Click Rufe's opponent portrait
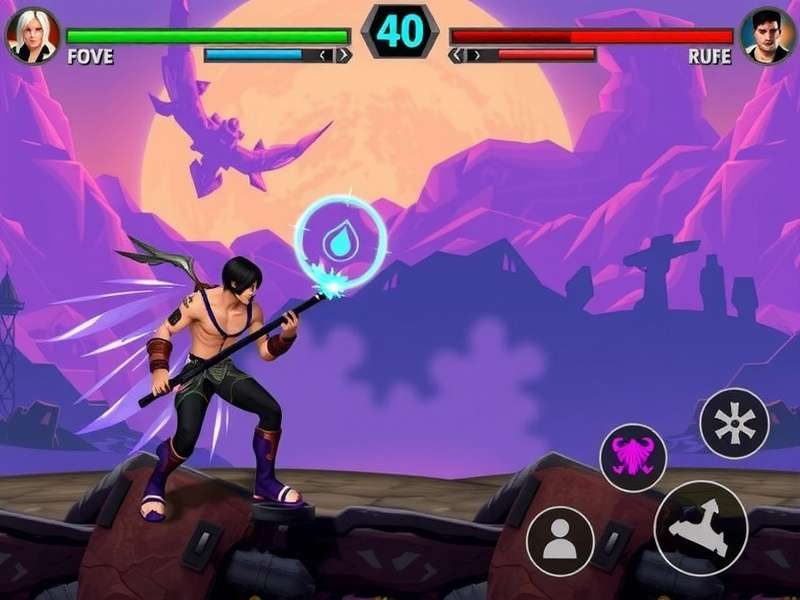The width and height of the screenshot is (800, 600). pos(767,35)
